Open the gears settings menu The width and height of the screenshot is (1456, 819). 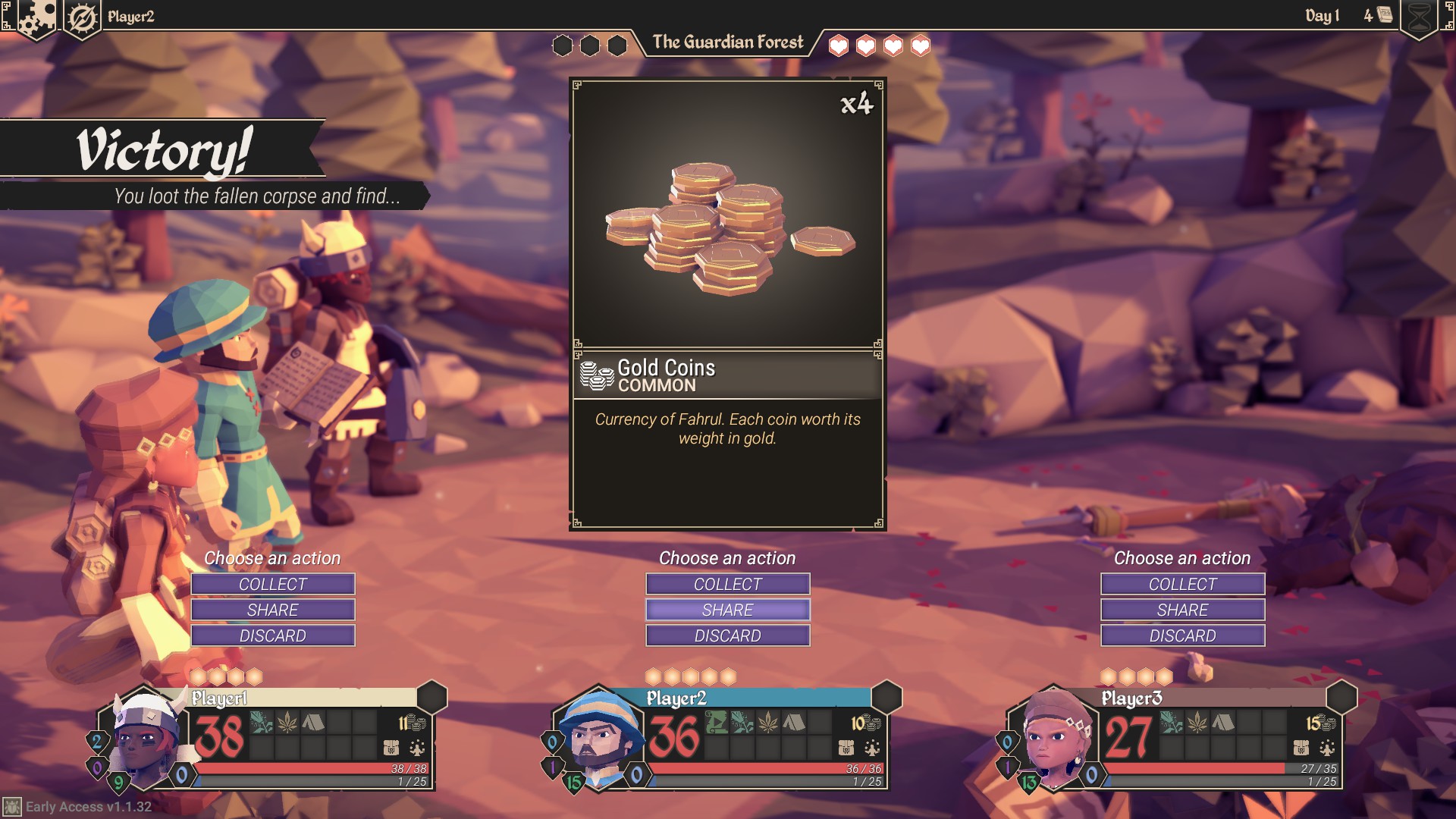click(x=35, y=18)
